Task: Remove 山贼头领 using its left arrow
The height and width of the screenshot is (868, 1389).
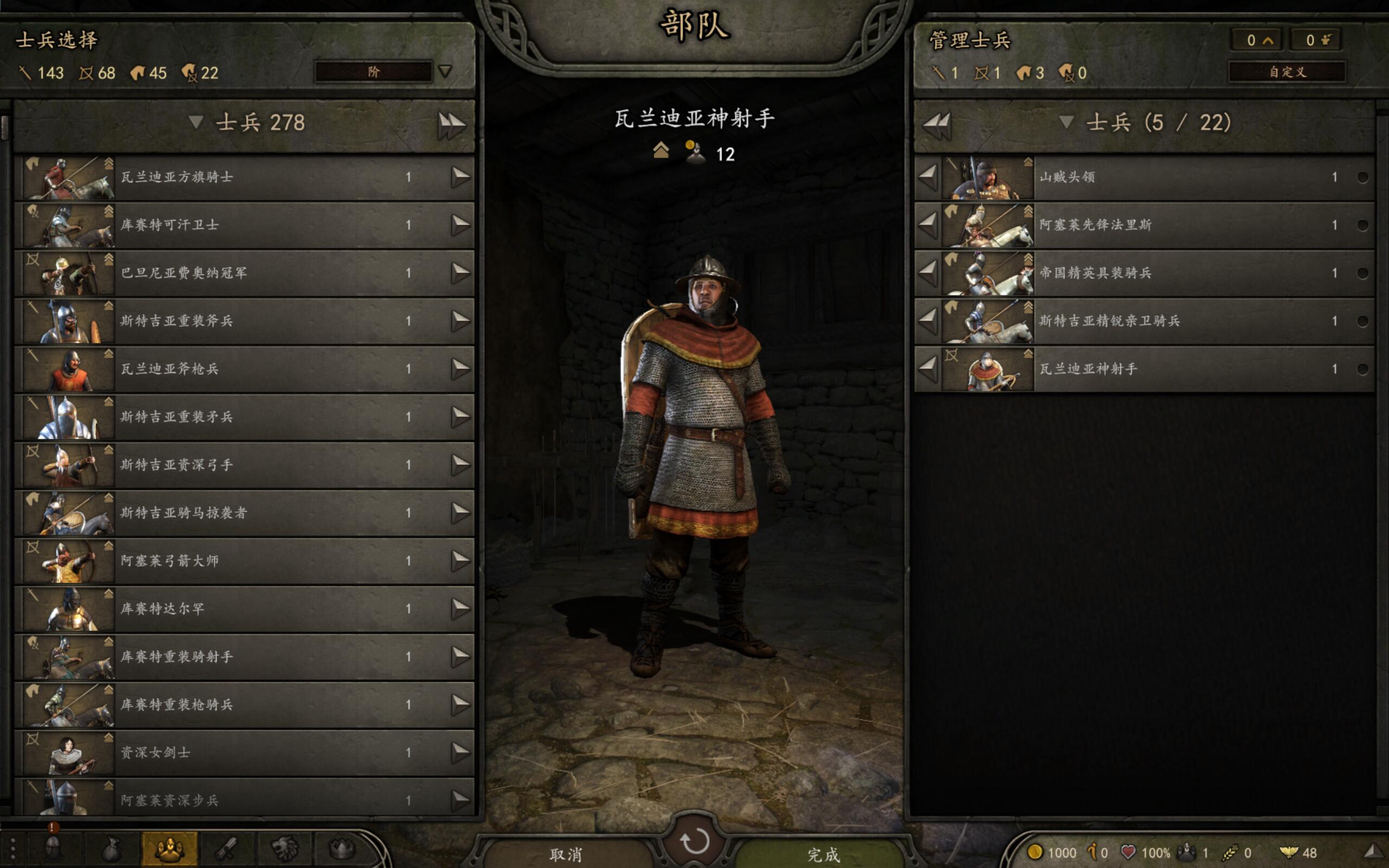Action: point(928,177)
